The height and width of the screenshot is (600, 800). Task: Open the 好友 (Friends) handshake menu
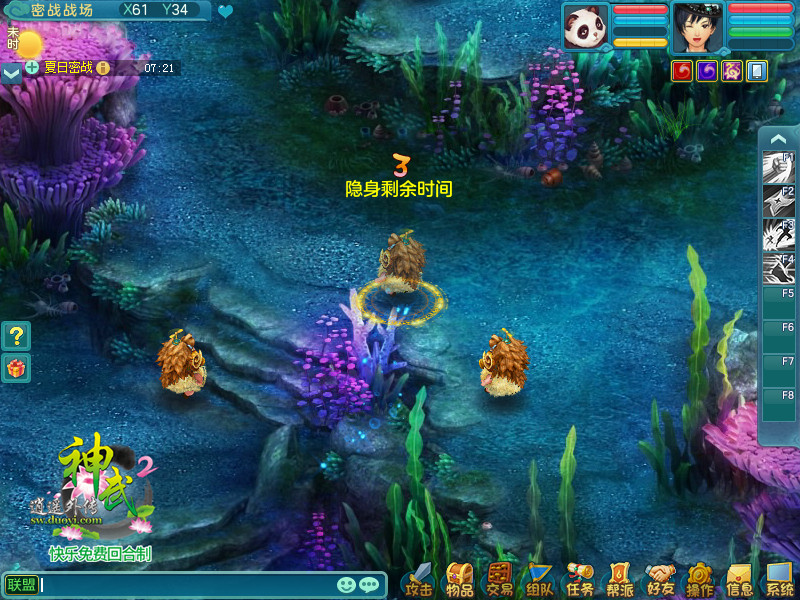[x=660, y=580]
